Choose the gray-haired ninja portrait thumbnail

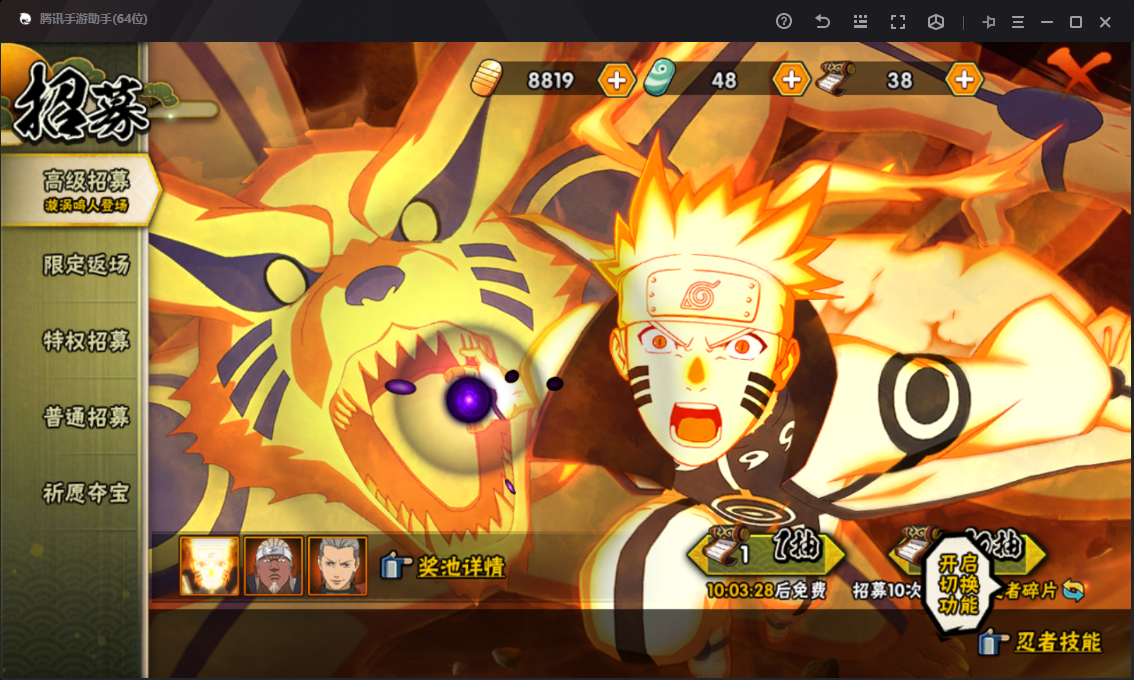337,566
